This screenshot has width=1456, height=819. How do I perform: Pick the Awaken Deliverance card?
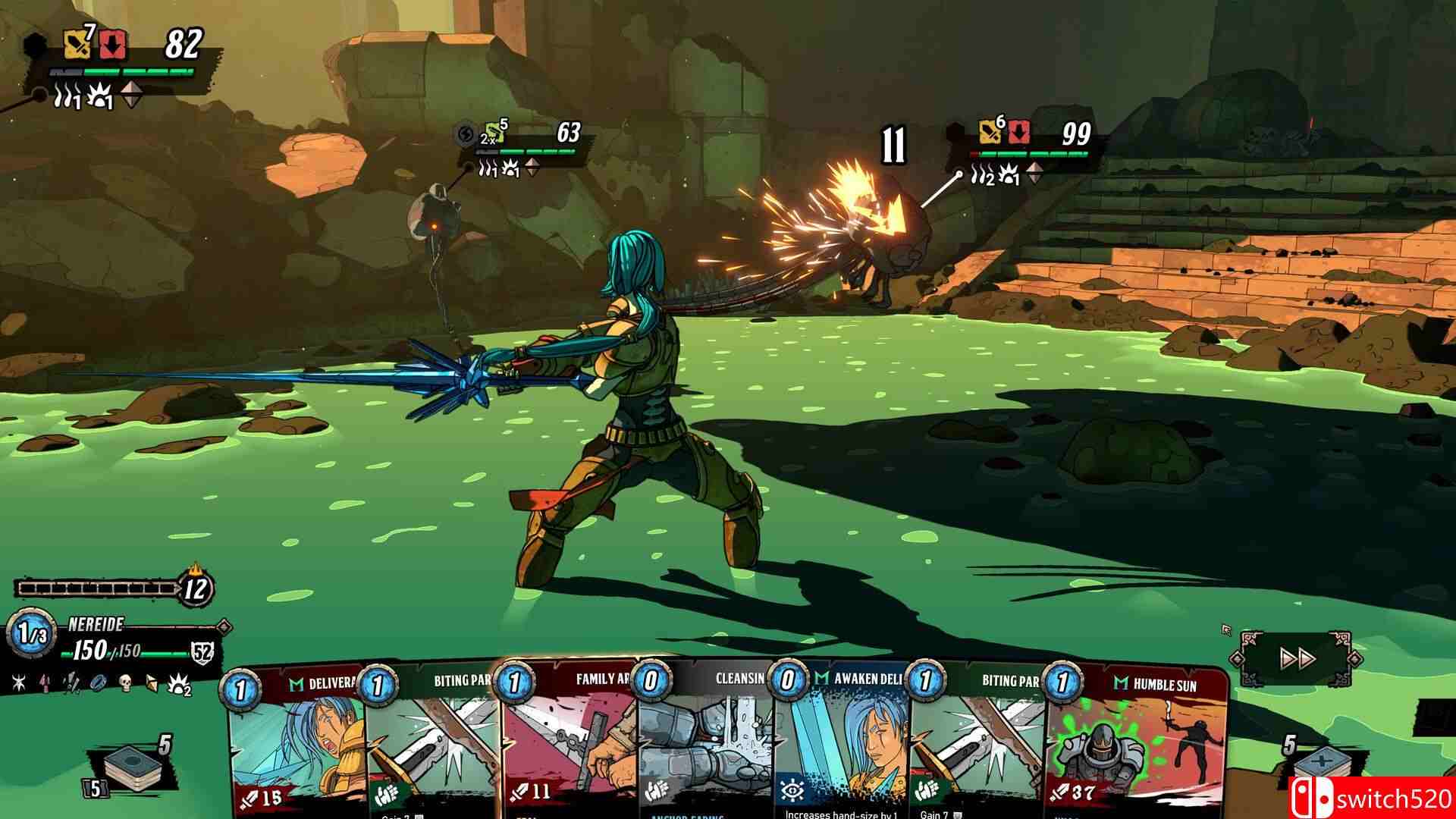[842, 743]
